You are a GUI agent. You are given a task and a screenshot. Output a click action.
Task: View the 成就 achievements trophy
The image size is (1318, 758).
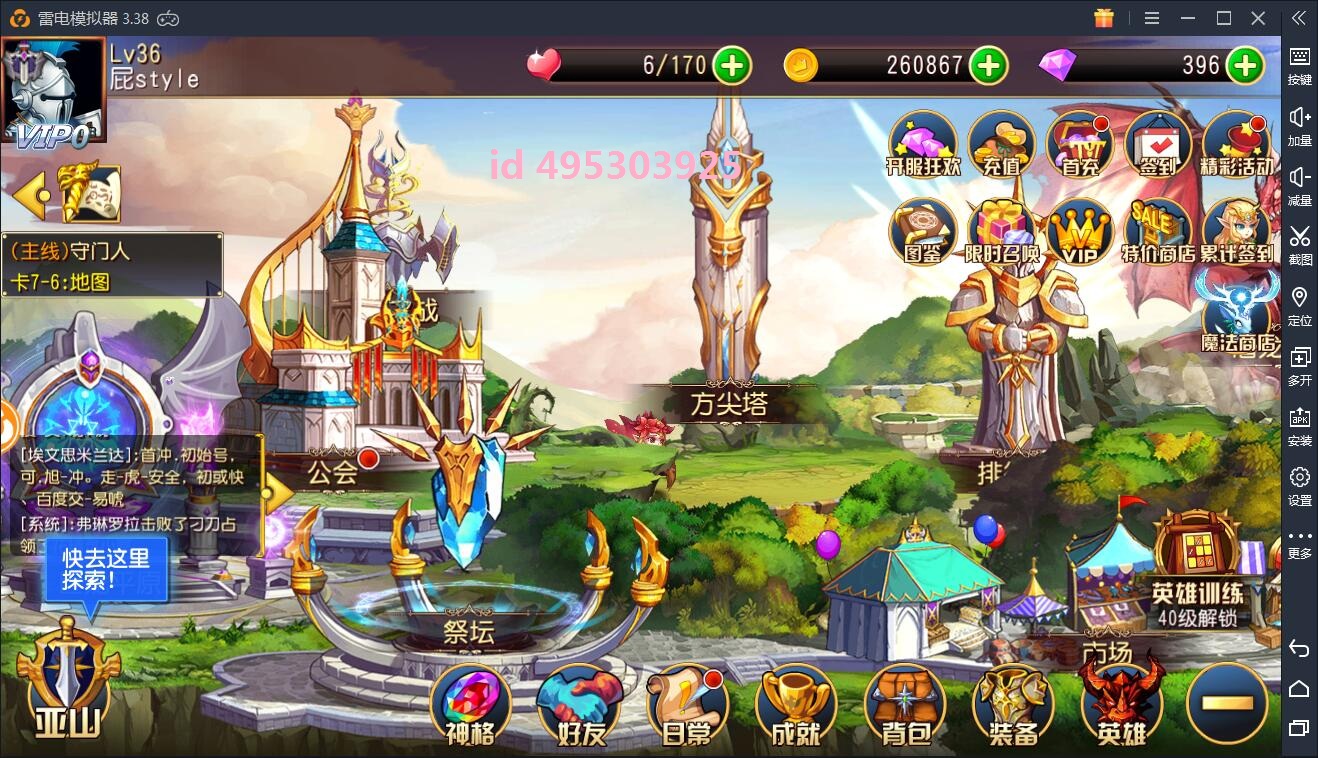tap(797, 705)
